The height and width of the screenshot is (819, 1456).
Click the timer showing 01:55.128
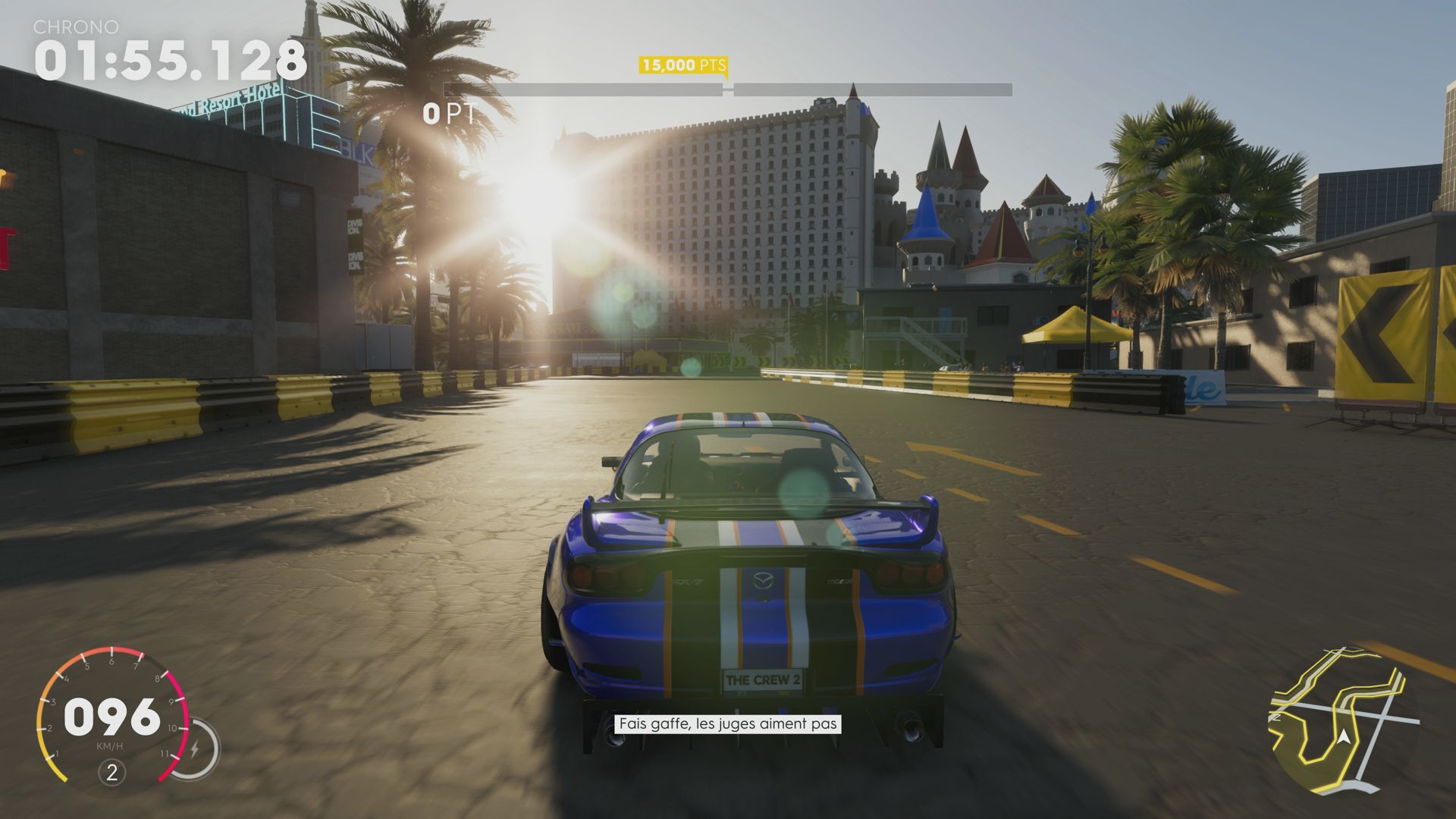tap(171, 59)
